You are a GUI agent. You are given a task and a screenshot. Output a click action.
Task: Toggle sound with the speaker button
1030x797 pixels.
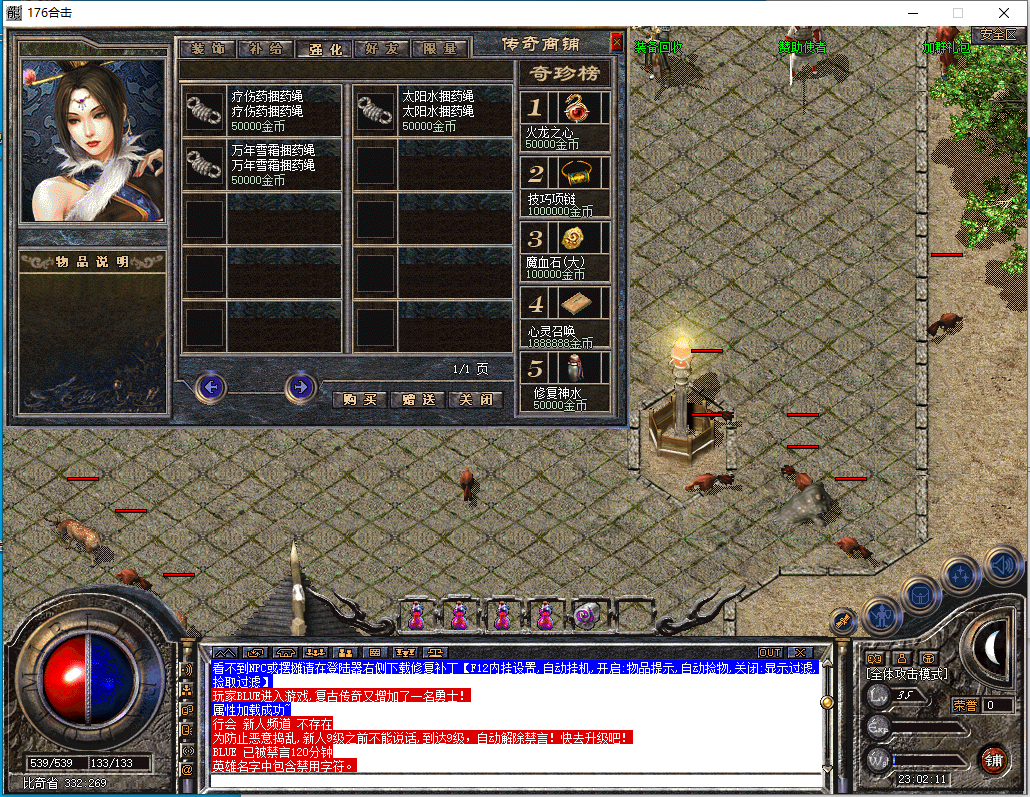tap(1001, 564)
